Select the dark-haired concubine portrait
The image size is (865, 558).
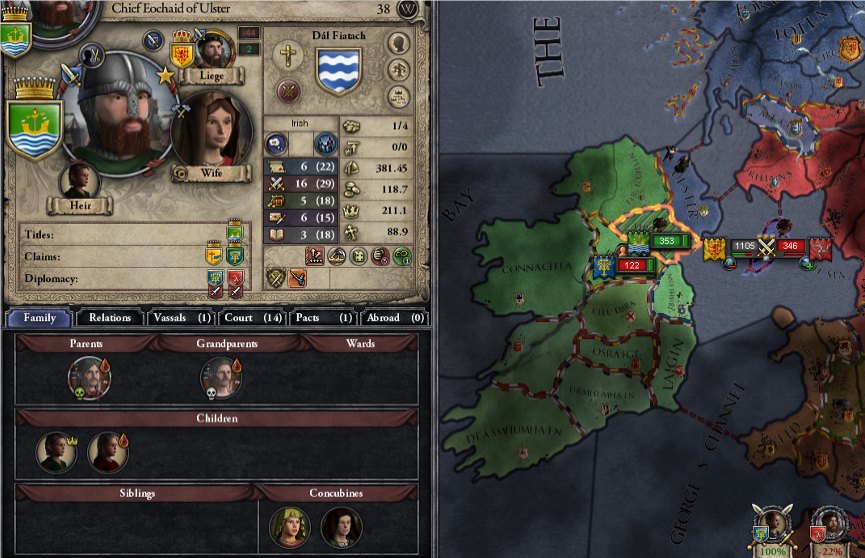coord(341,526)
